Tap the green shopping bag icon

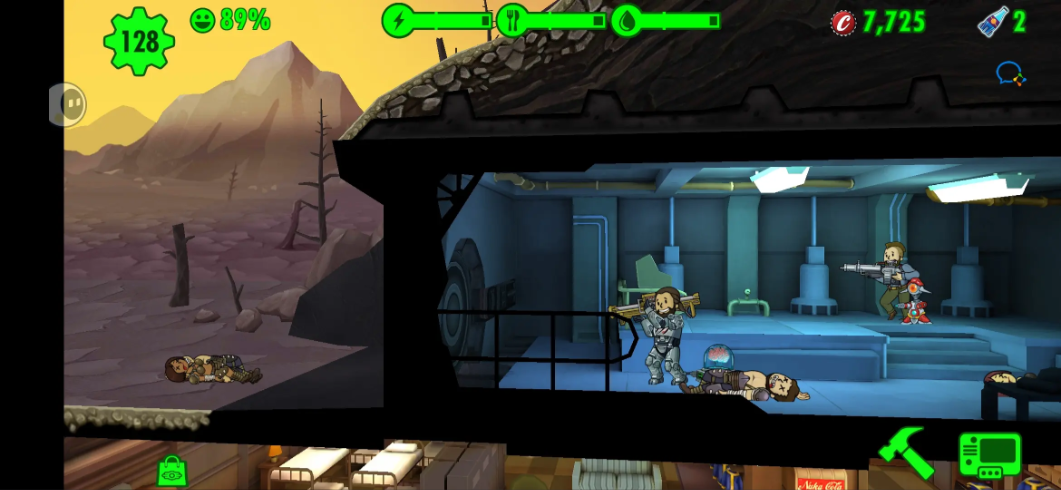(x=172, y=470)
